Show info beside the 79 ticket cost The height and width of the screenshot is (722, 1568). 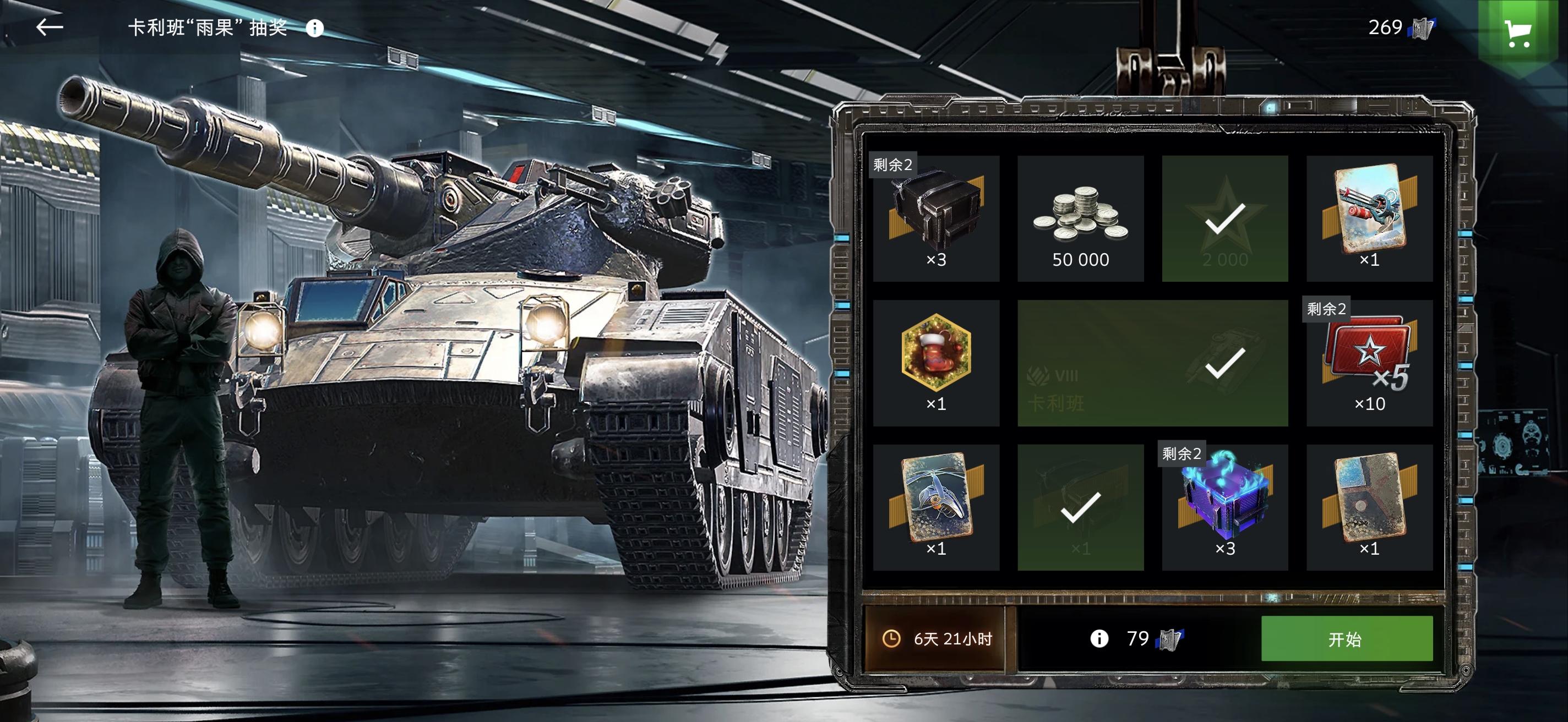coord(1099,639)
